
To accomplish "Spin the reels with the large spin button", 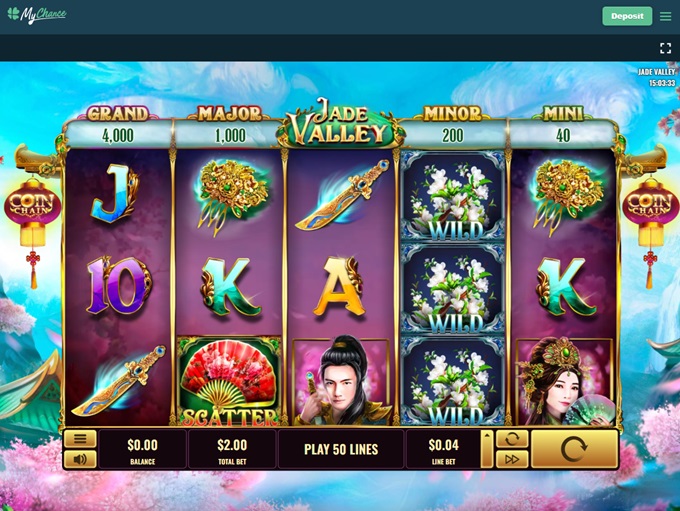I will pos(573,449).
